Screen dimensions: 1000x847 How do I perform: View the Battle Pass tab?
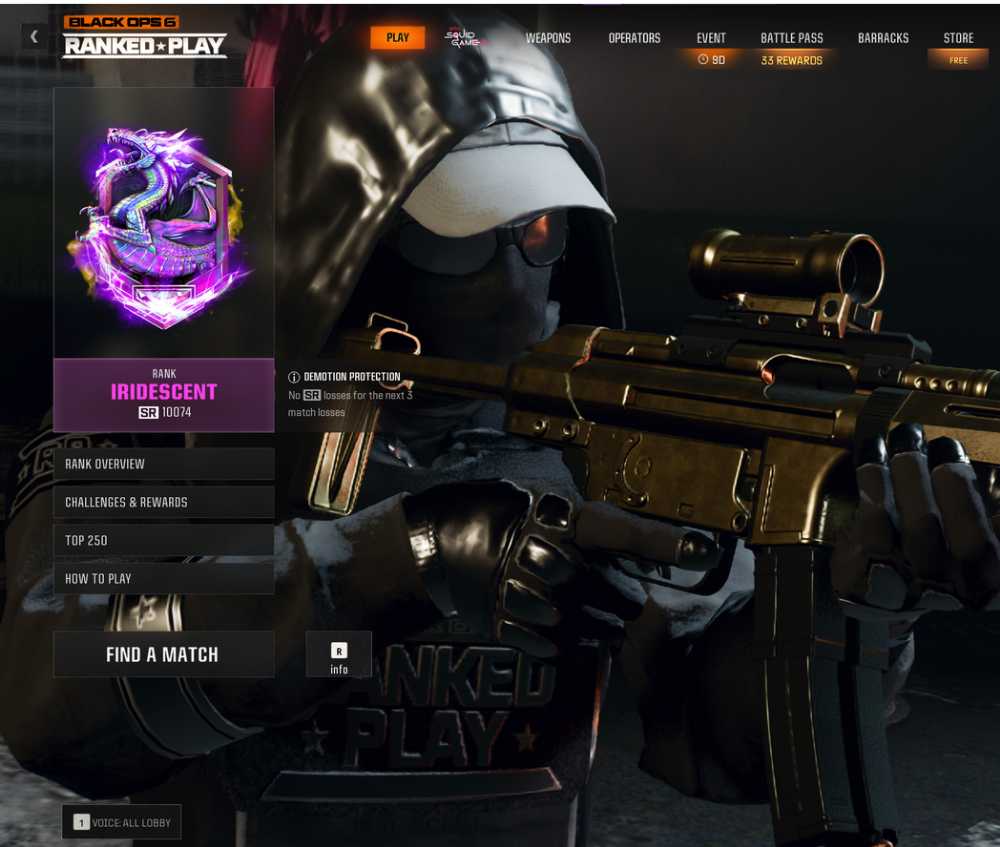(x=791, y=38)
